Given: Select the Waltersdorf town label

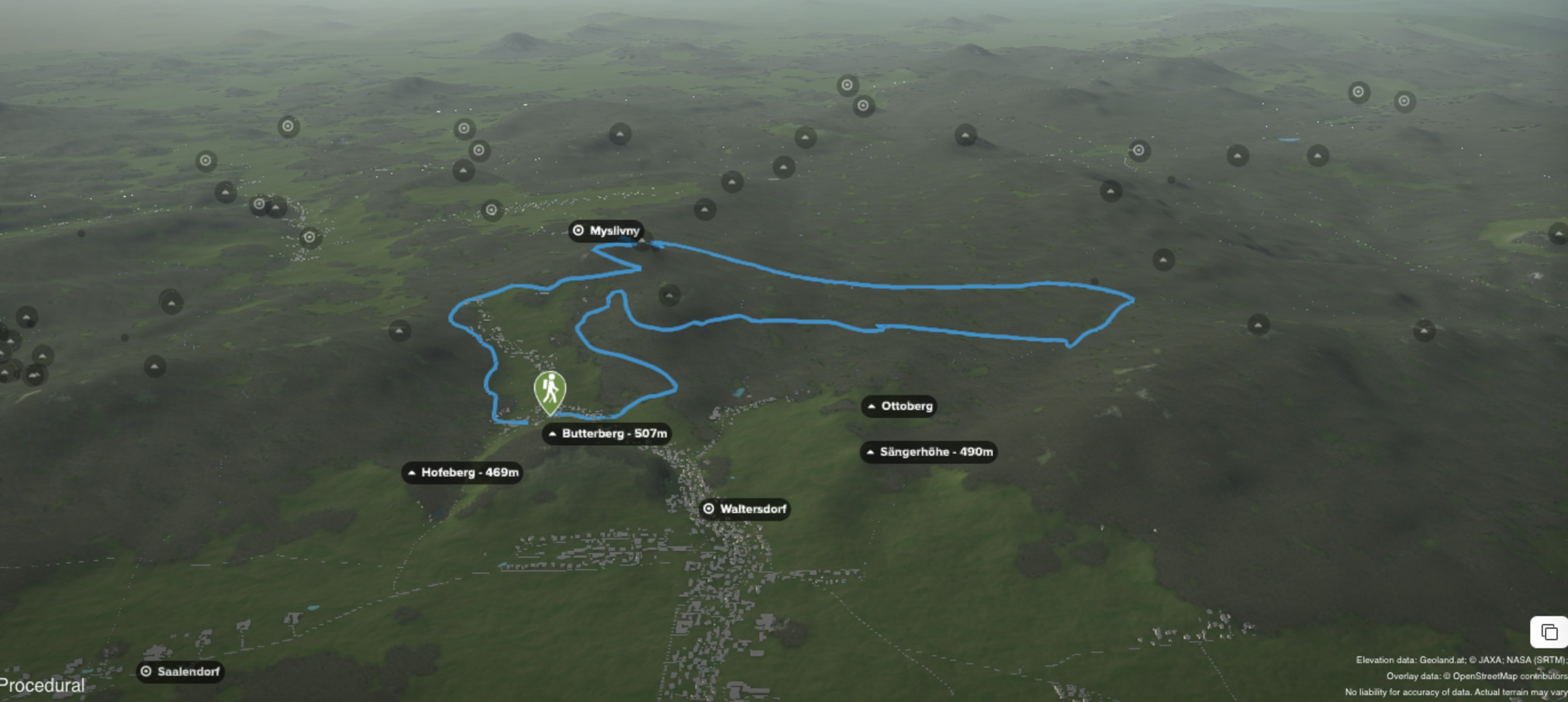Looking at the screenshot, I should coord(745,509).
